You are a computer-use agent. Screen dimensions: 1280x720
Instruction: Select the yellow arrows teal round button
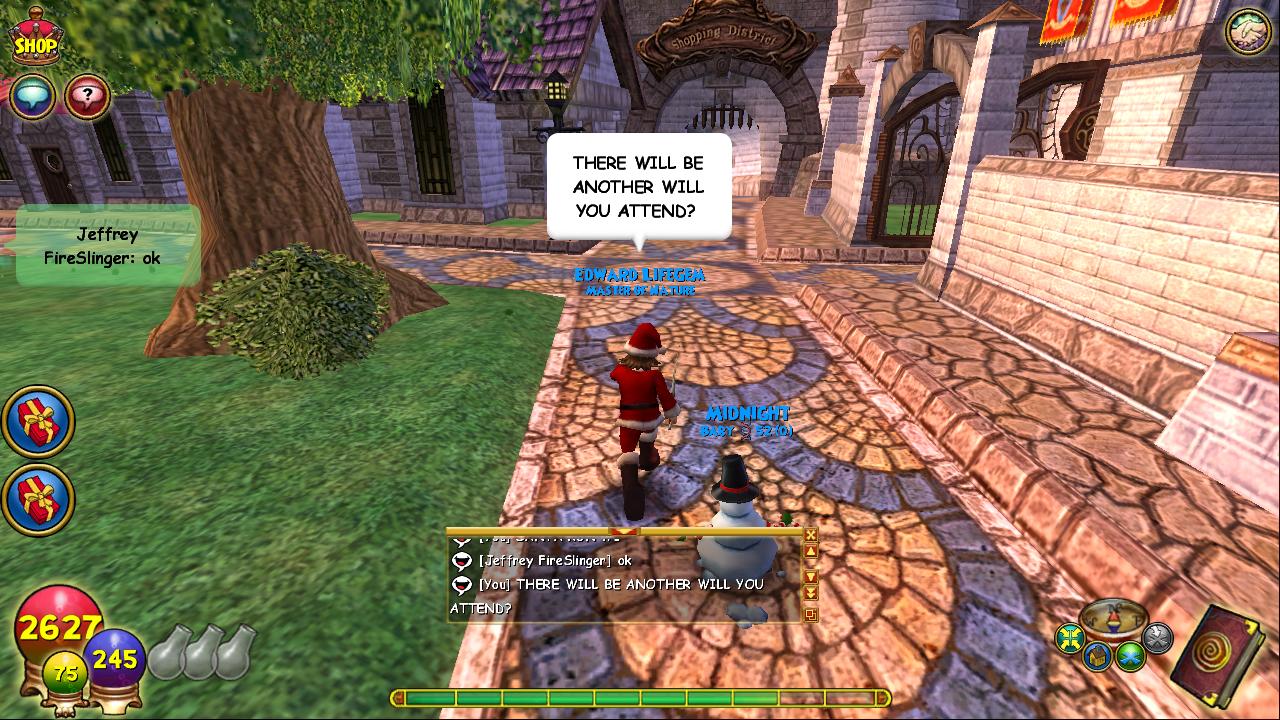pos(1071,638)
